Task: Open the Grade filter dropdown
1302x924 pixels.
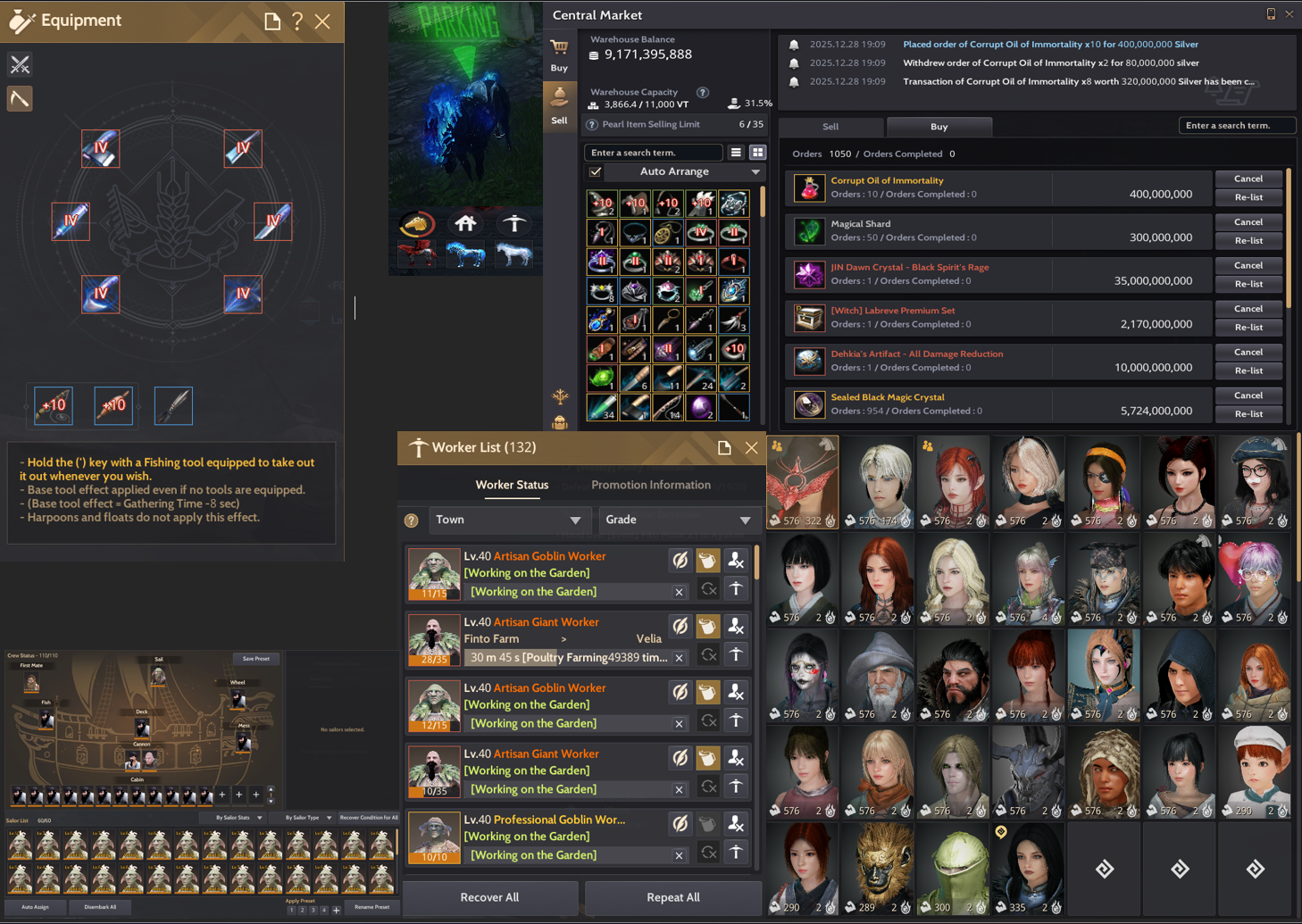Action: coord(680,520)
